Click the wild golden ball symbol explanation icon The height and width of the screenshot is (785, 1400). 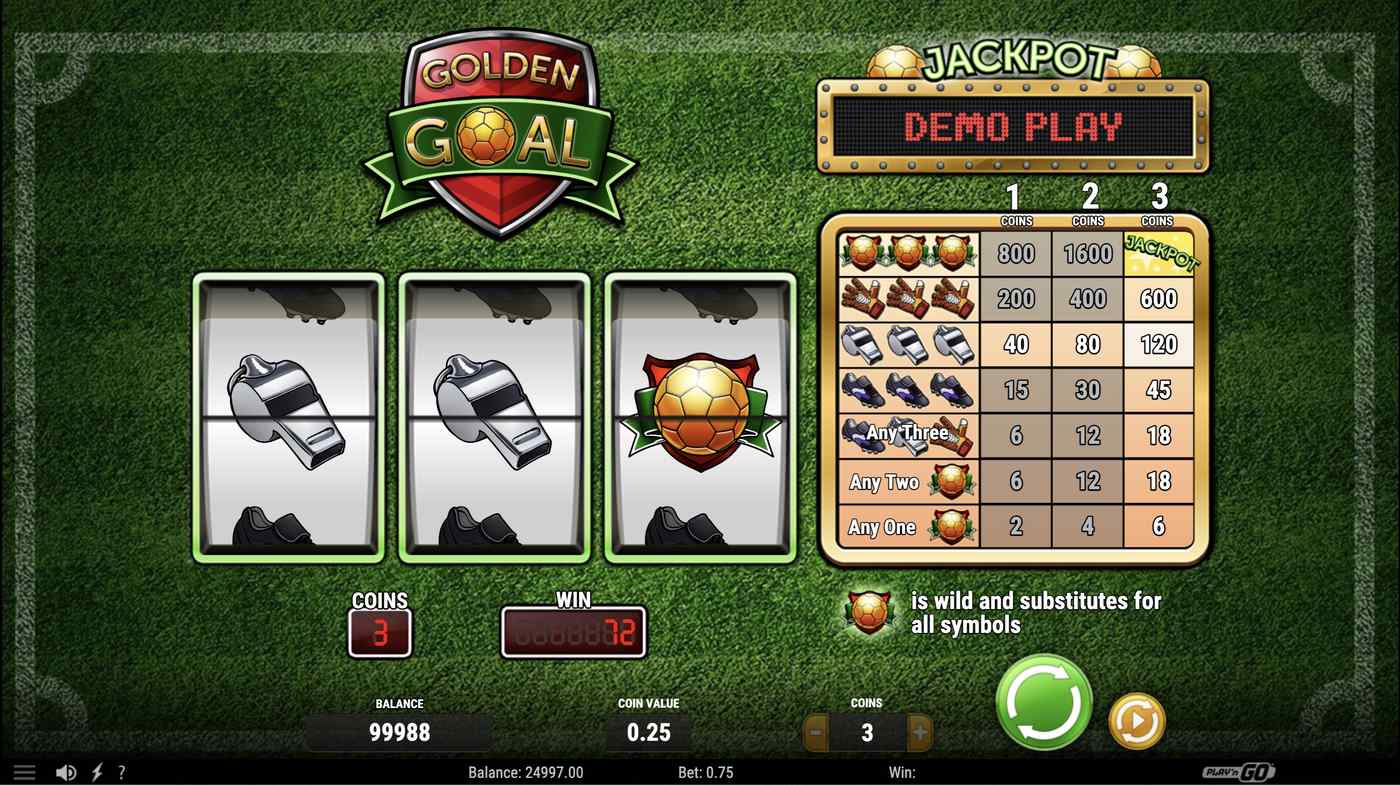(866, 610)
